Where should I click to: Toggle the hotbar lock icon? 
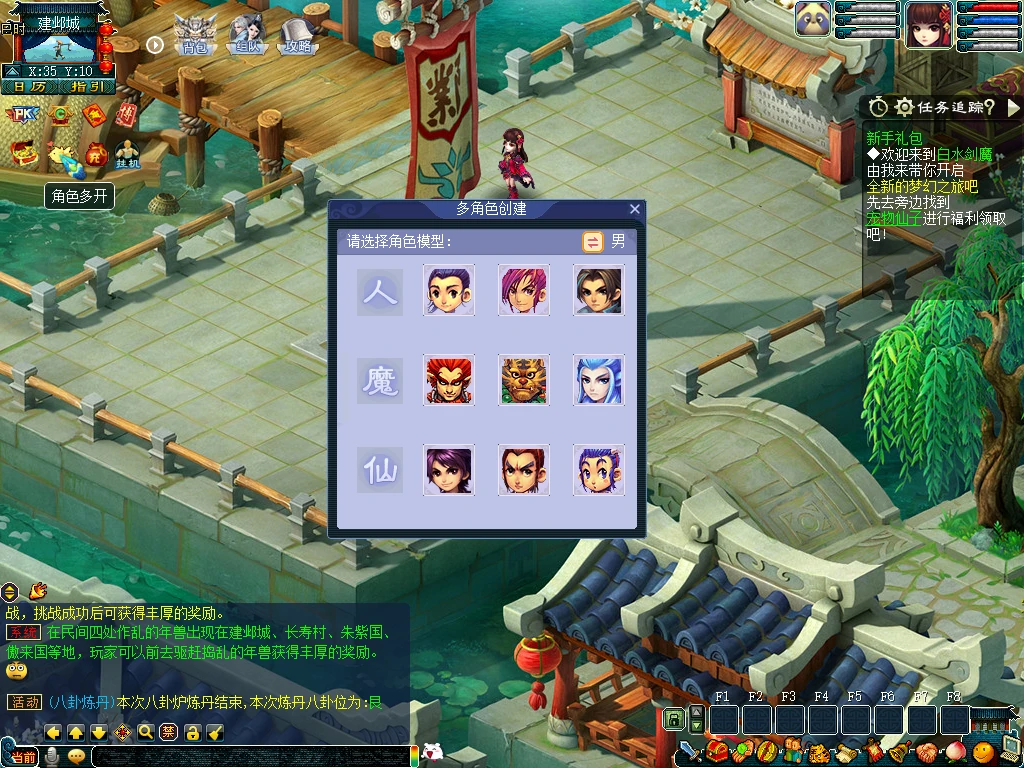673,719
